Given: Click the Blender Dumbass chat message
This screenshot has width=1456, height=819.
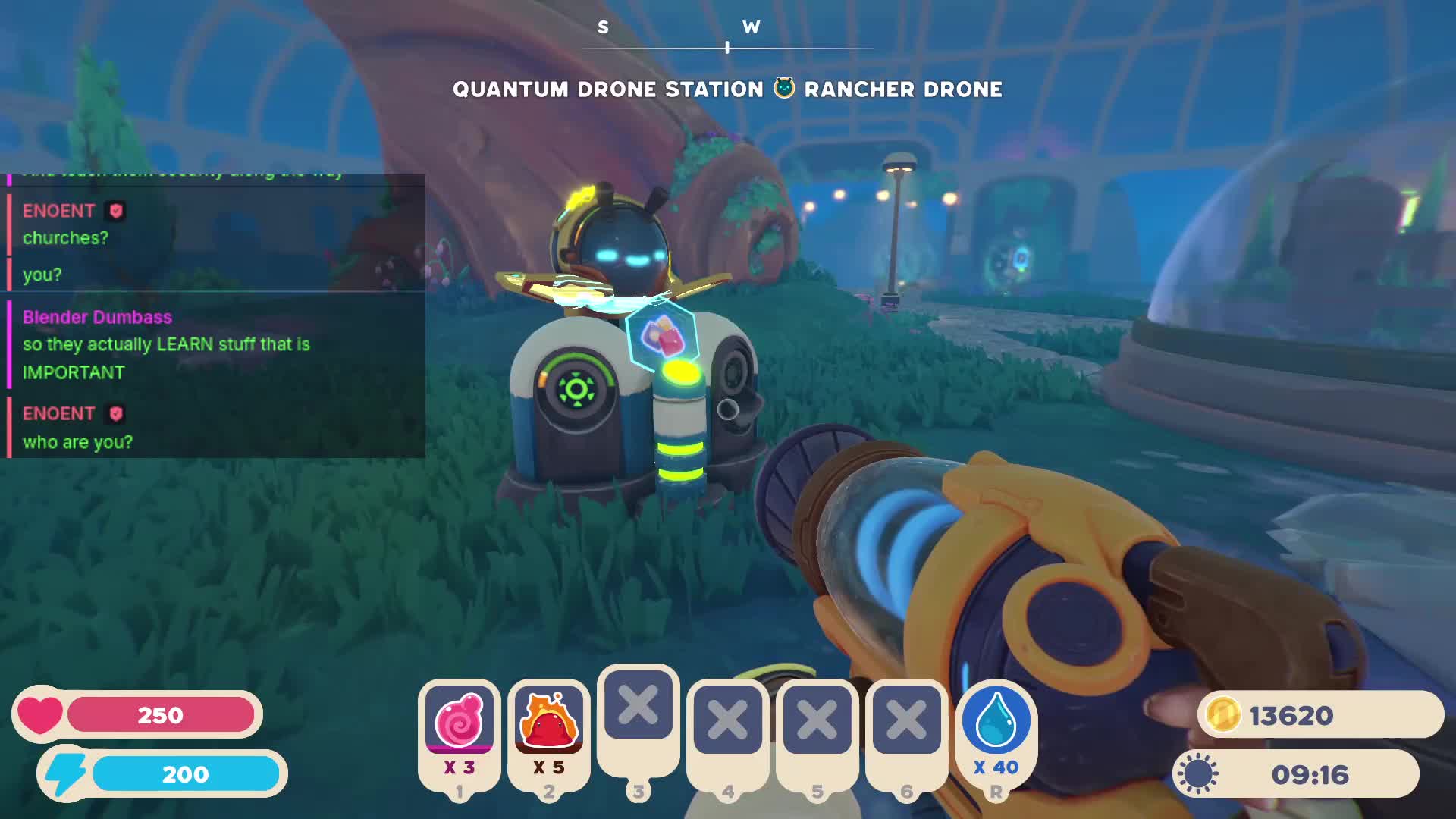Looking at the screenshot, I should [x=166, y=345].
